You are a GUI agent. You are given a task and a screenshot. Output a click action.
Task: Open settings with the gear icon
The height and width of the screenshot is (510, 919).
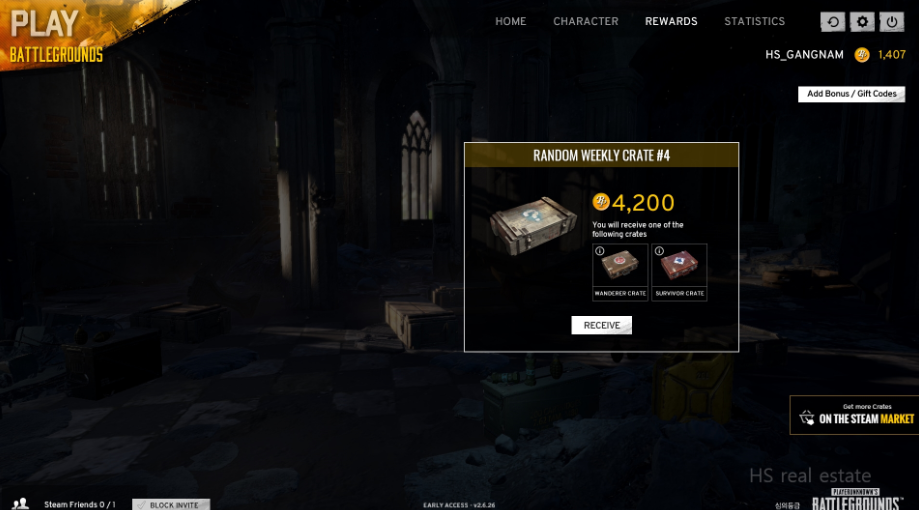click(861, 22)
